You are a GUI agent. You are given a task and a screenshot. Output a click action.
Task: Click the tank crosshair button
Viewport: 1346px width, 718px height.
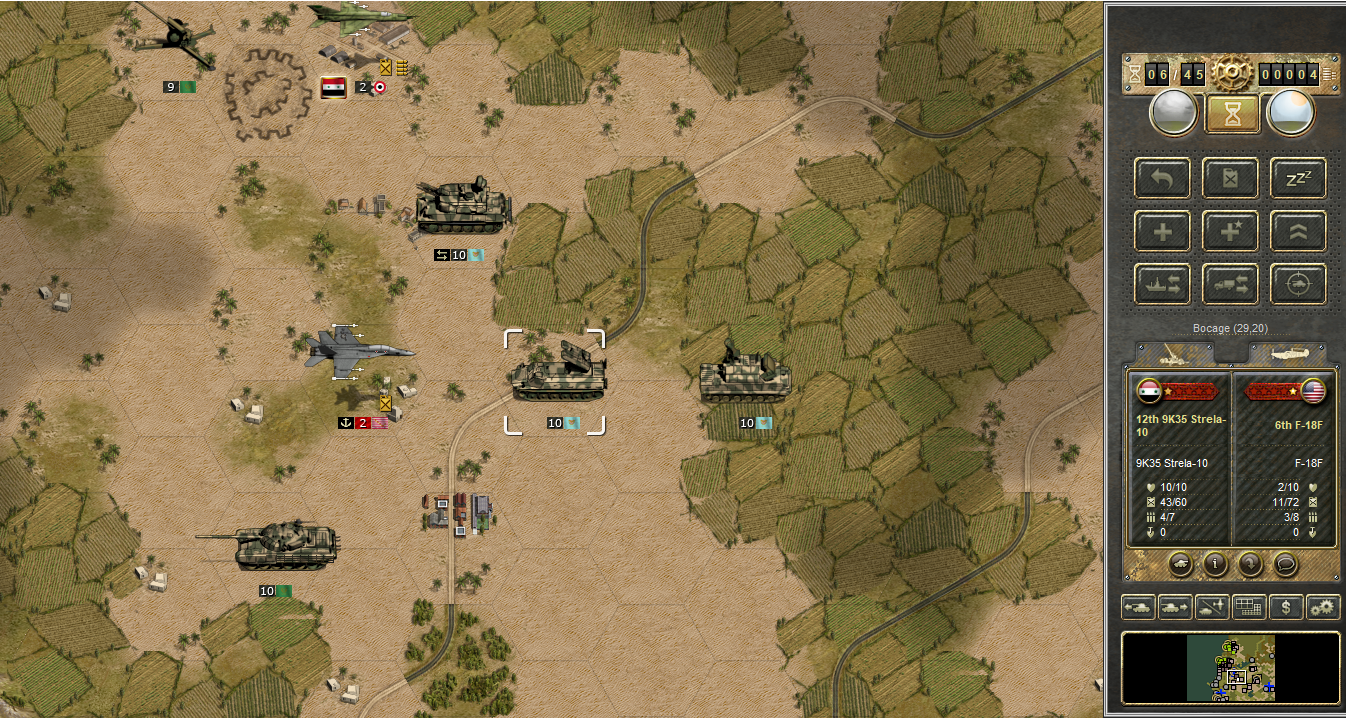tap(1298, 284)
